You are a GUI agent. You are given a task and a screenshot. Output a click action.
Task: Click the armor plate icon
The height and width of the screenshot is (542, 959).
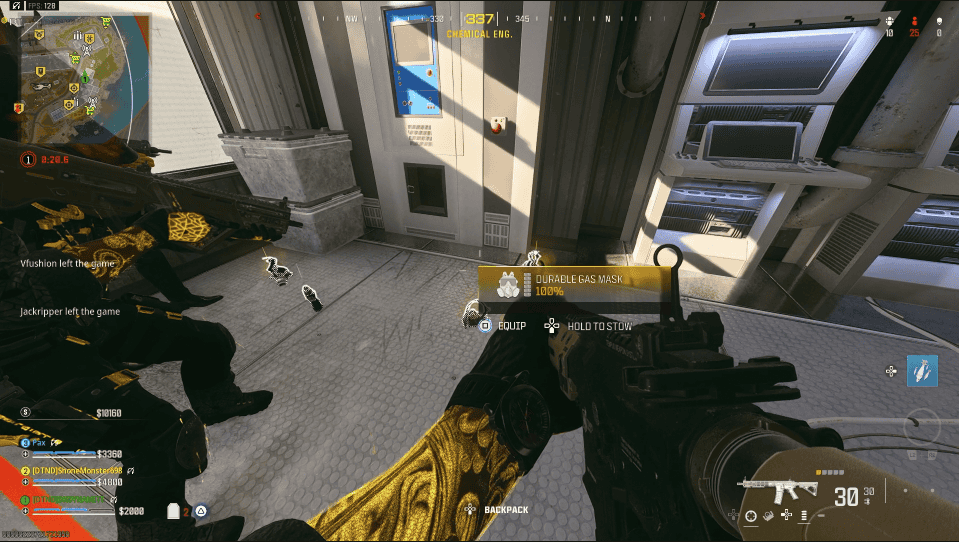click(x=173, y=511)
